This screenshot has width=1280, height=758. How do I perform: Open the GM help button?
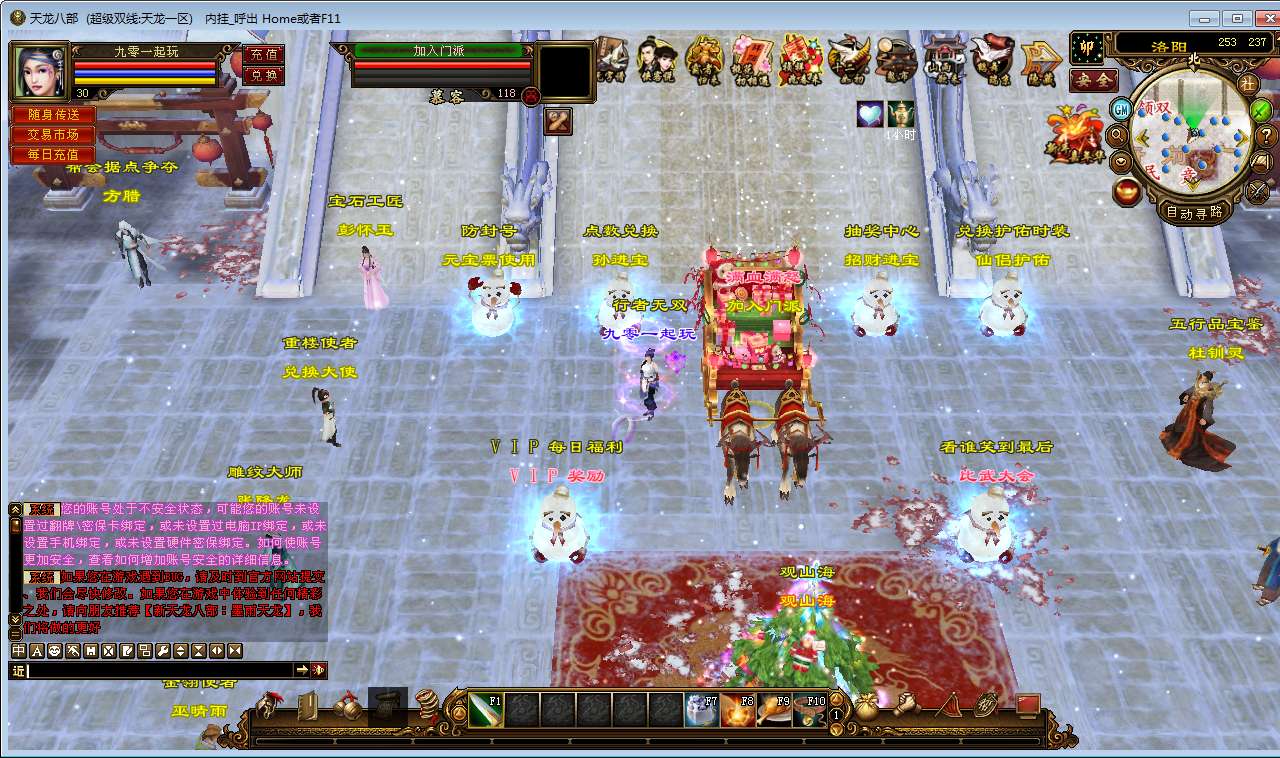[1122, 109]
